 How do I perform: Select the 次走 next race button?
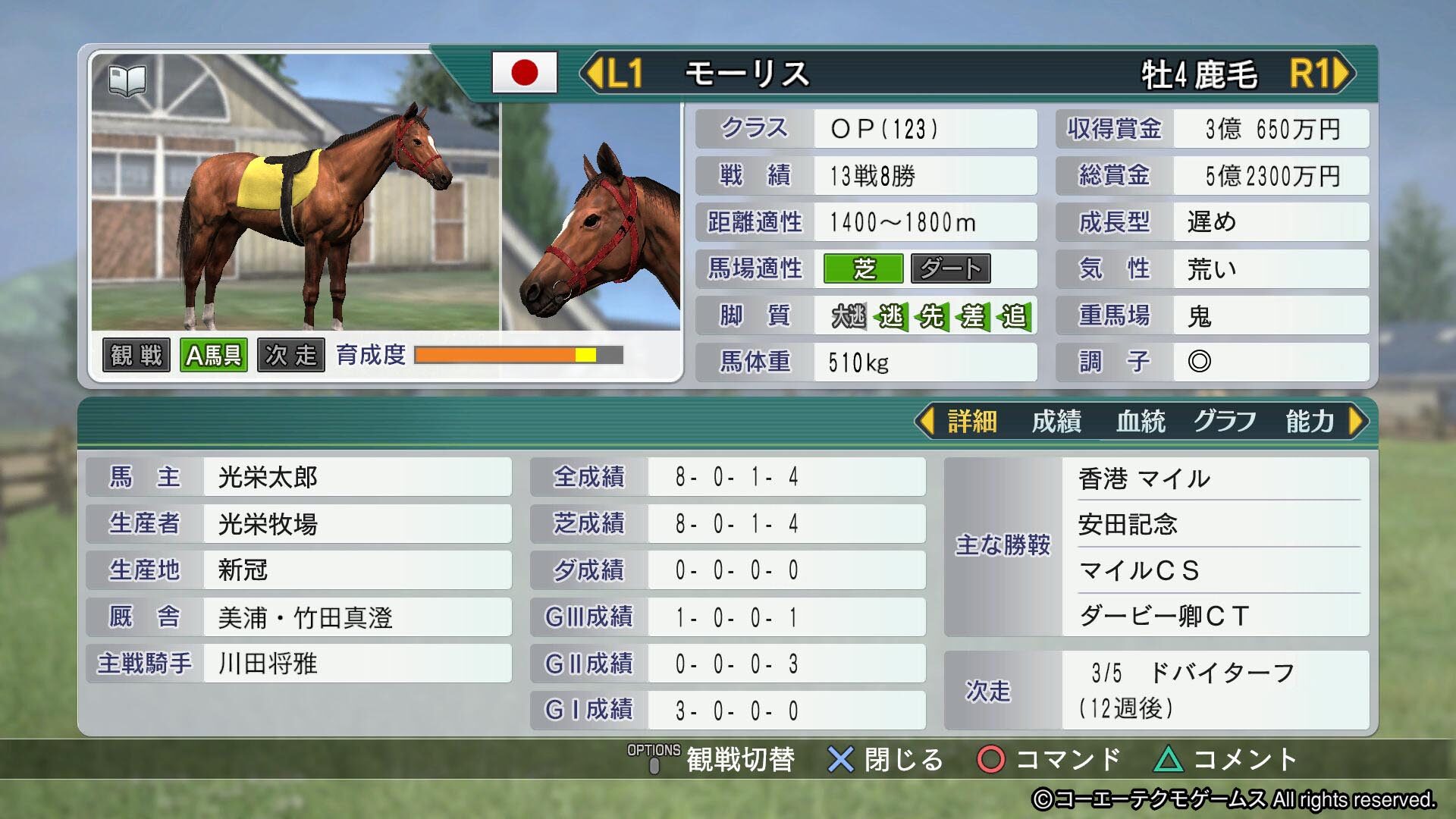point(292,354)
